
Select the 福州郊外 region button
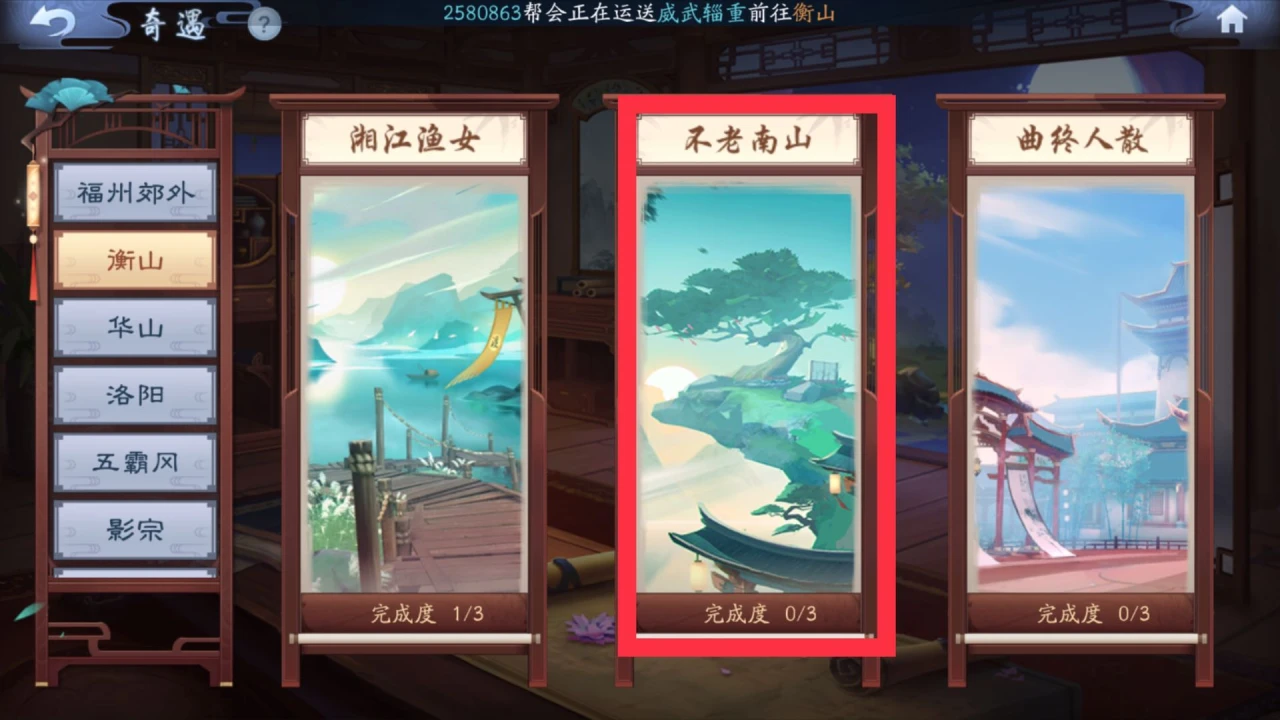pos(136,192)
